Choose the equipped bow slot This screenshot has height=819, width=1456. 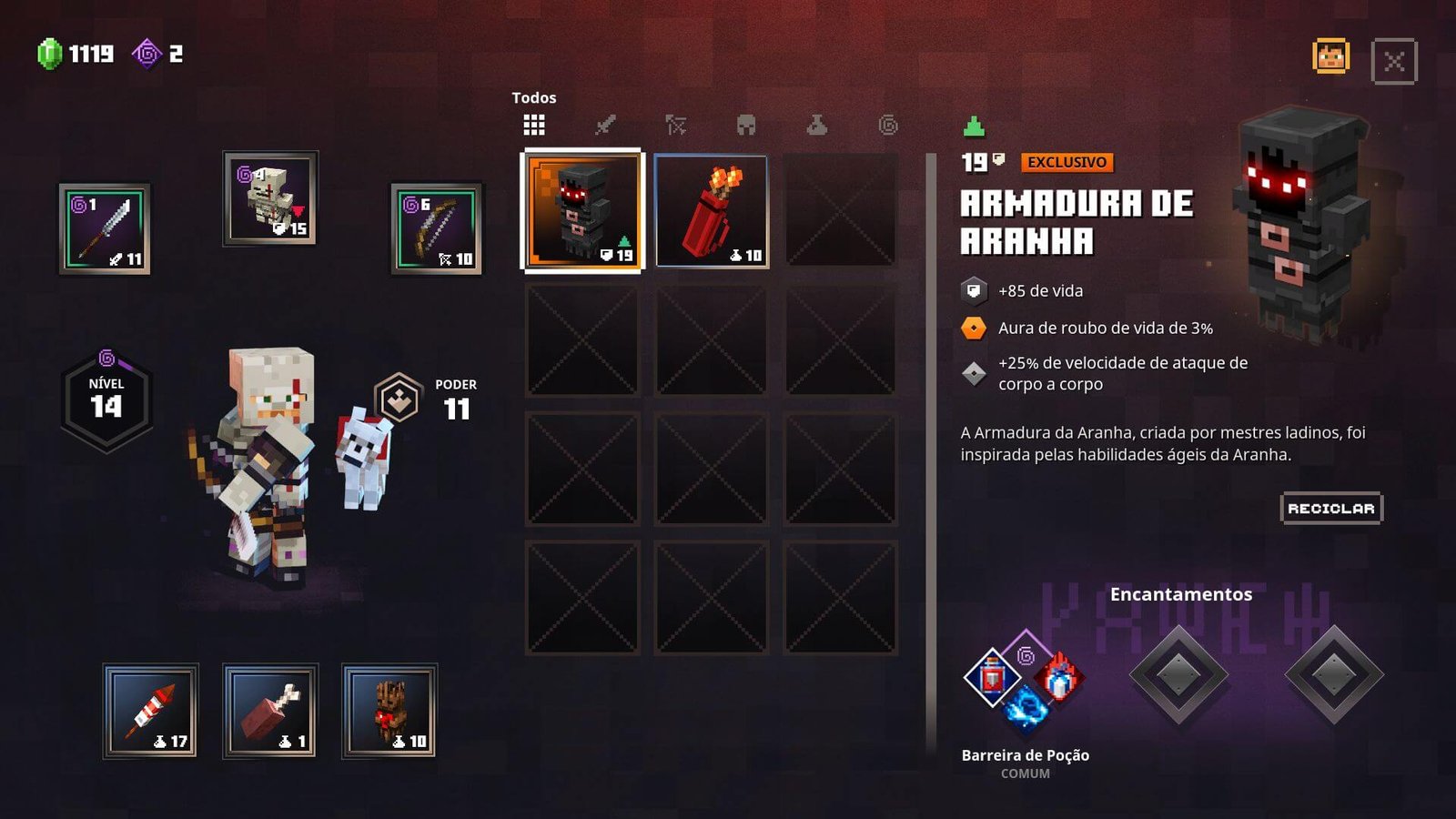tap(437, 229)
